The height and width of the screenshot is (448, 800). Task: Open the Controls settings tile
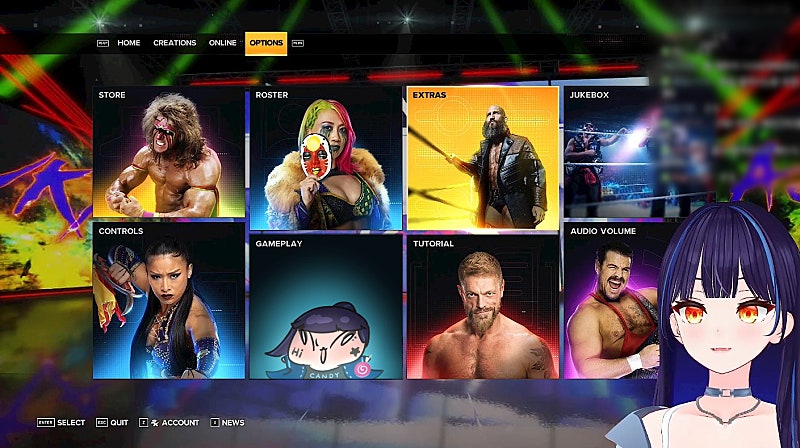point(168,300)
